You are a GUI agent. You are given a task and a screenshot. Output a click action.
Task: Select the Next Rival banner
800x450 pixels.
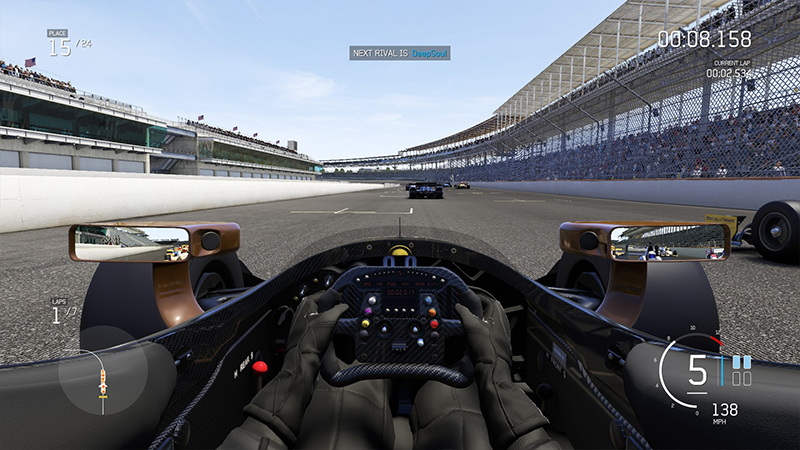[x=399, y=53]
